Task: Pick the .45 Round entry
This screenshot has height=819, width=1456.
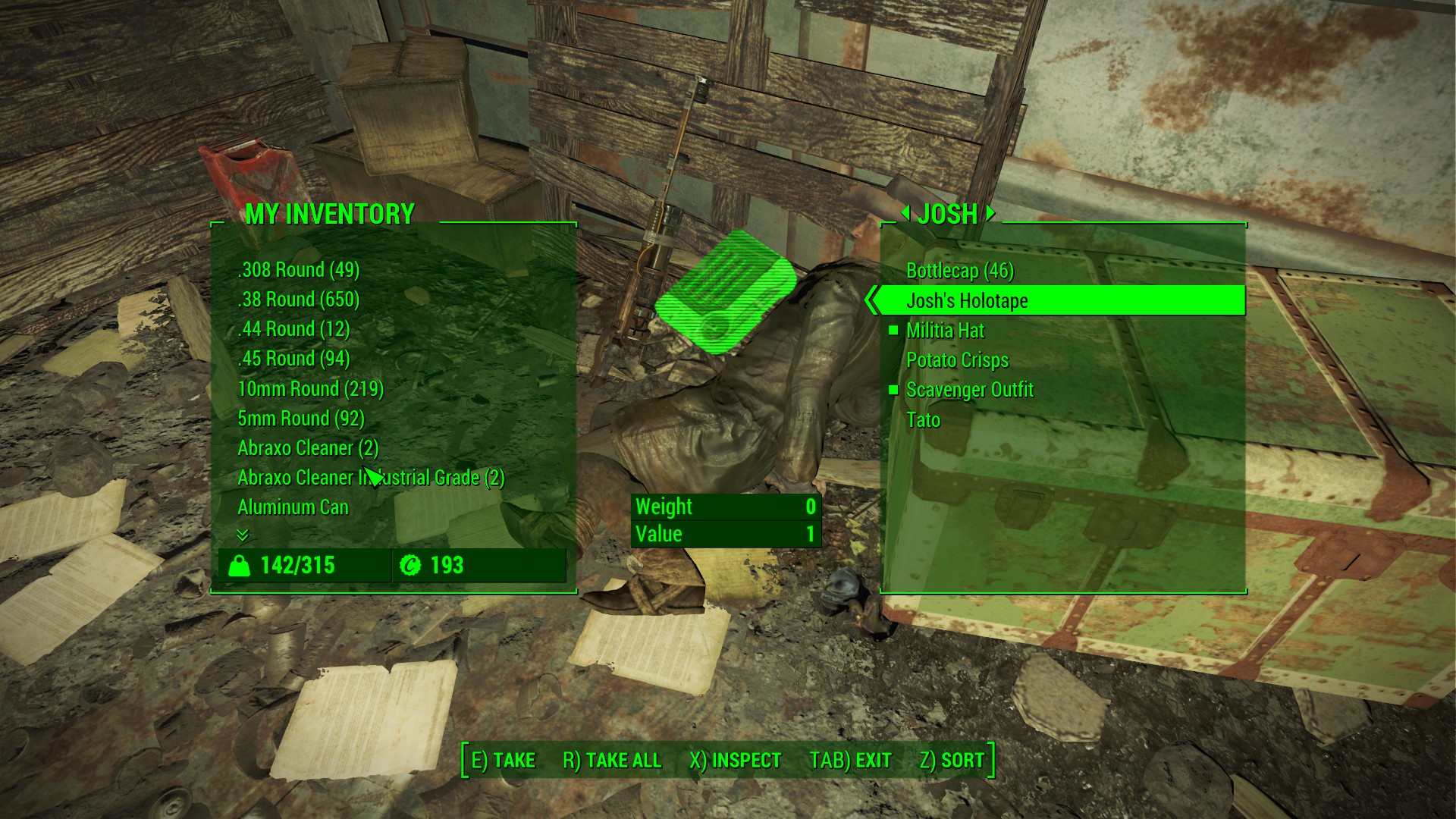Action: (293, 359)
